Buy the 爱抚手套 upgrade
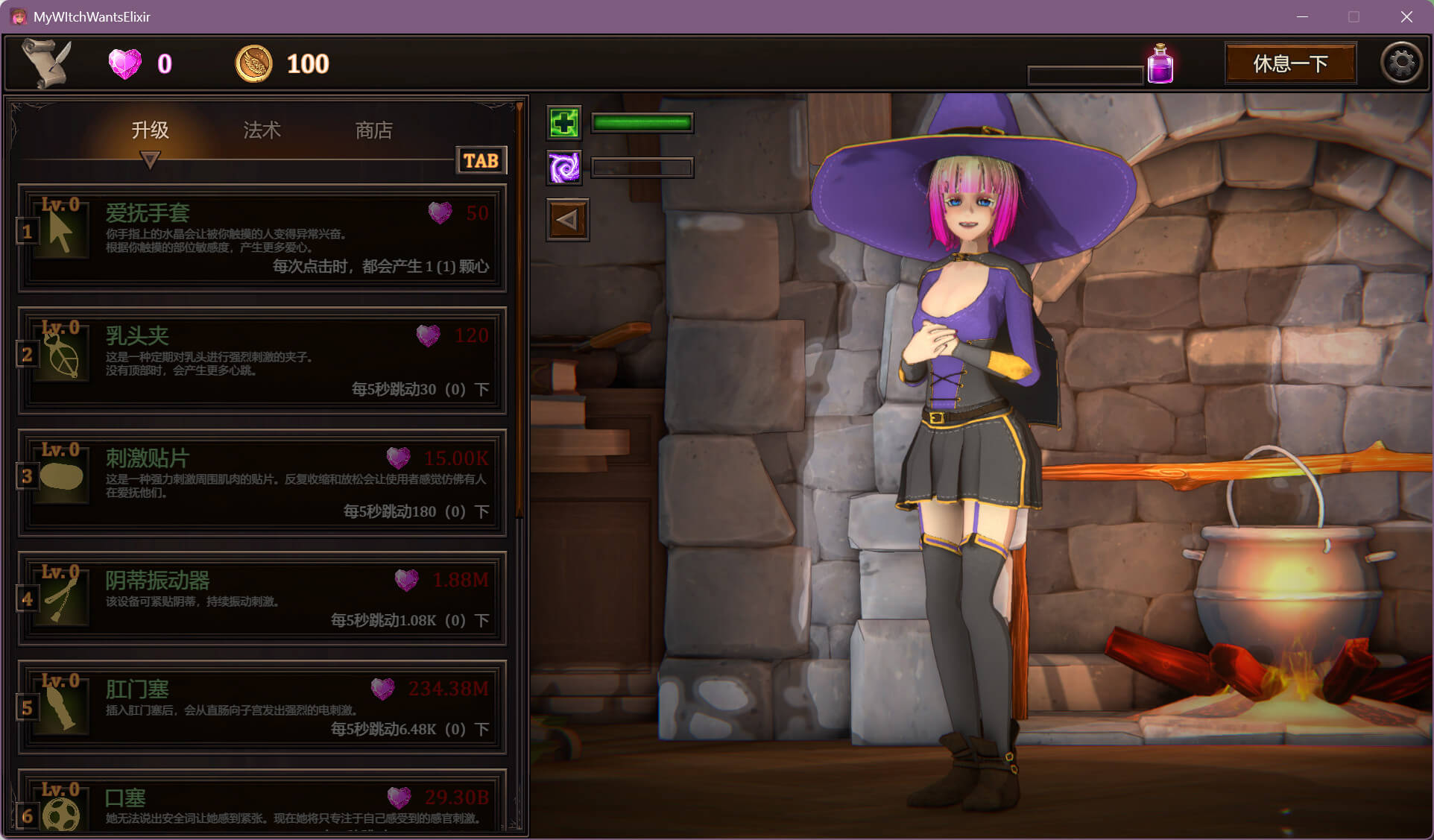The width and height of the screenshot is (1434, 840). click(262, 239)
